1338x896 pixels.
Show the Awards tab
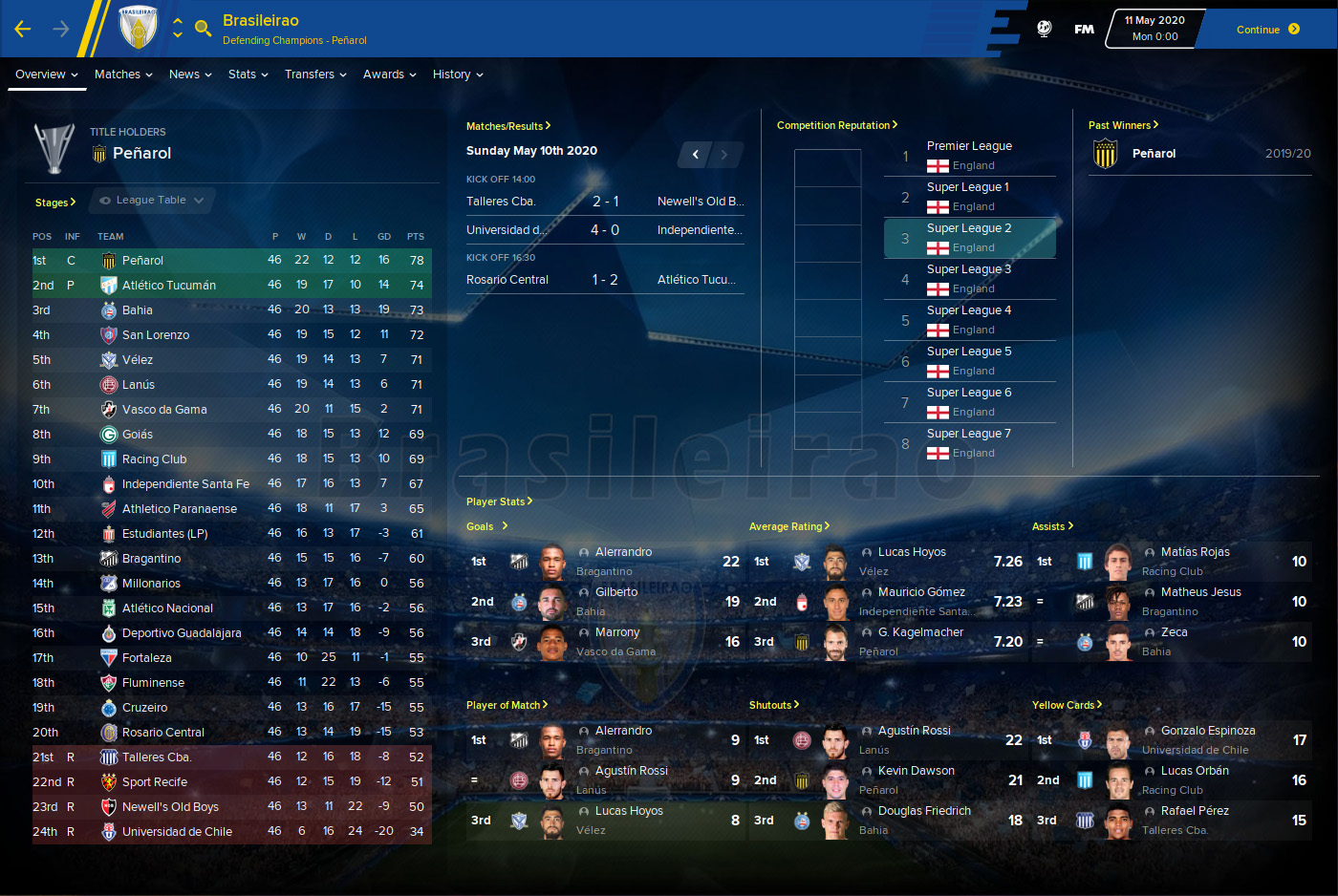(389, 75)
